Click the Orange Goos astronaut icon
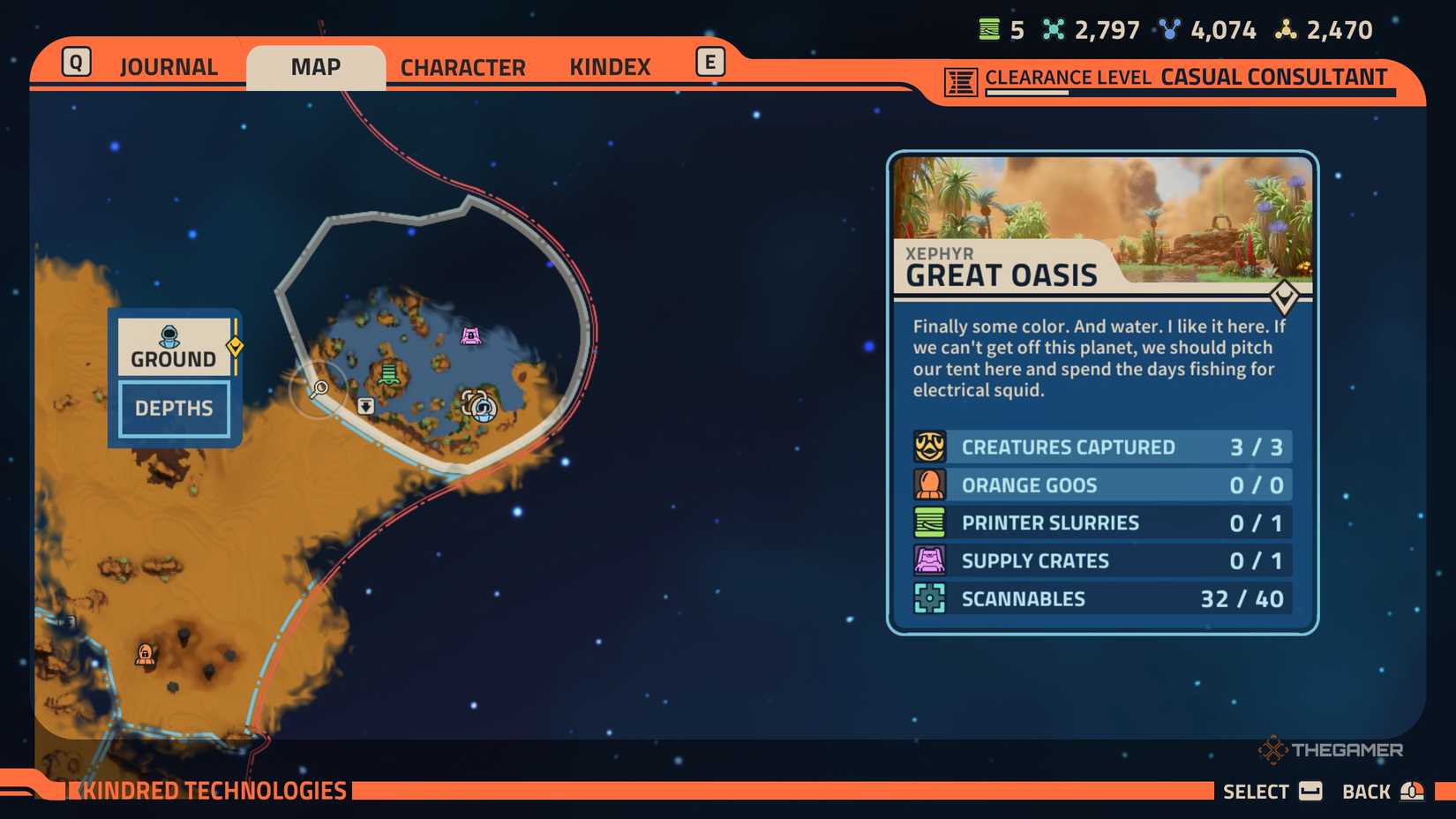 point(929,485)
